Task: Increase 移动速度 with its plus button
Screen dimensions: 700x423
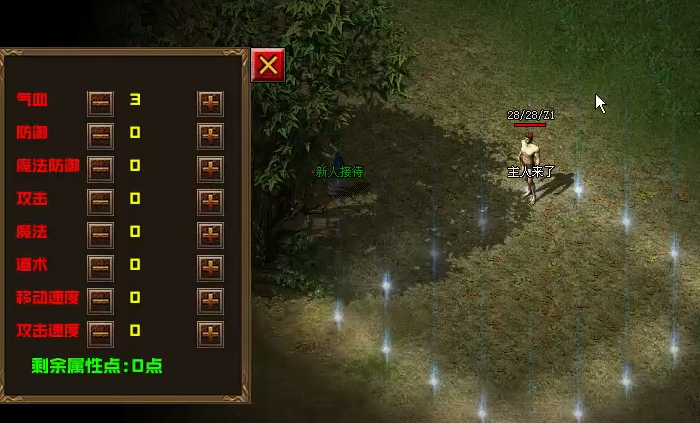Action: 210,300
